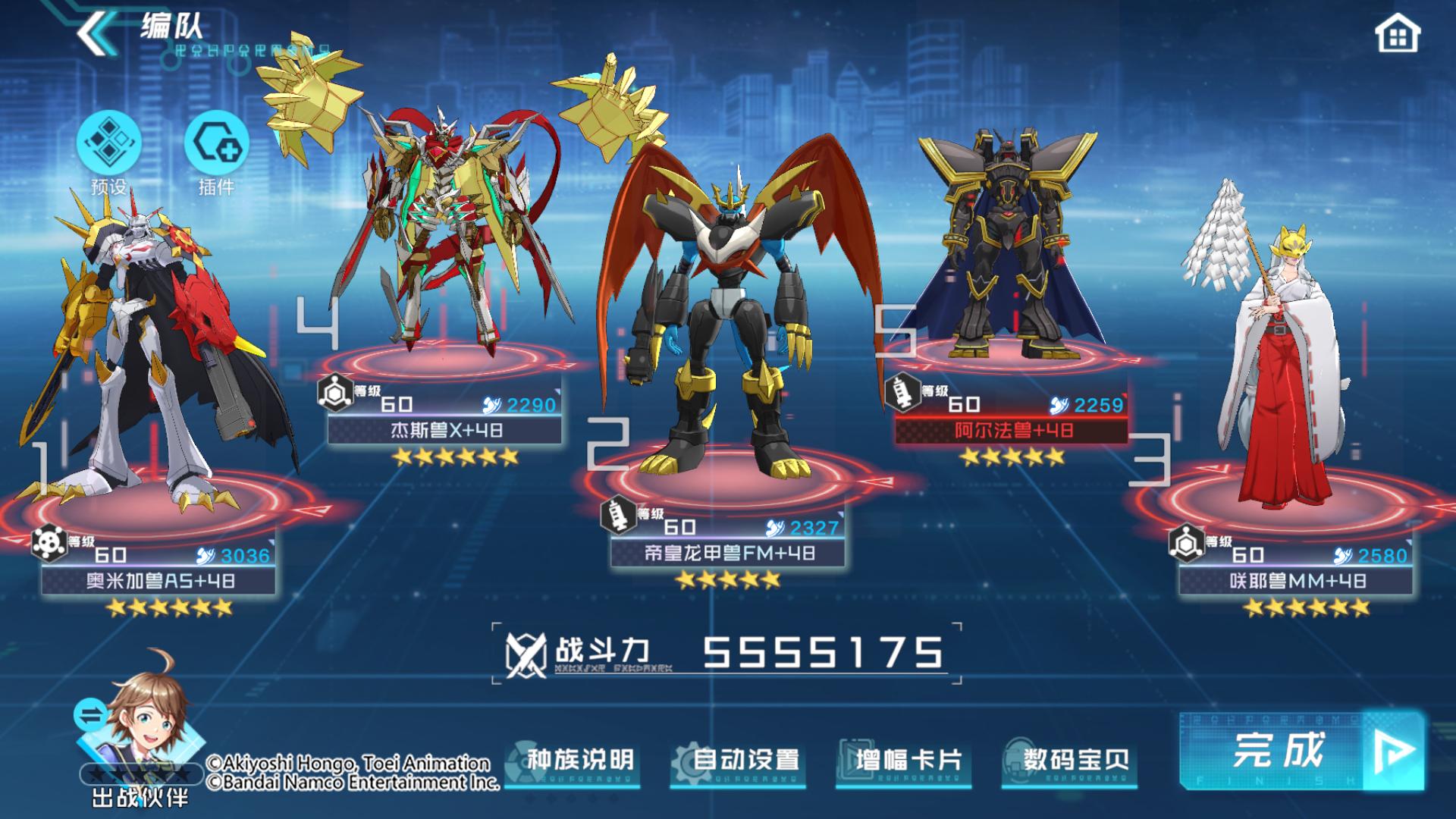Image resolution: width=1456 pixels, height=819 pixels.
Task: Select 帝皇龙甲兽FM+48 team card
Action: 728,554
